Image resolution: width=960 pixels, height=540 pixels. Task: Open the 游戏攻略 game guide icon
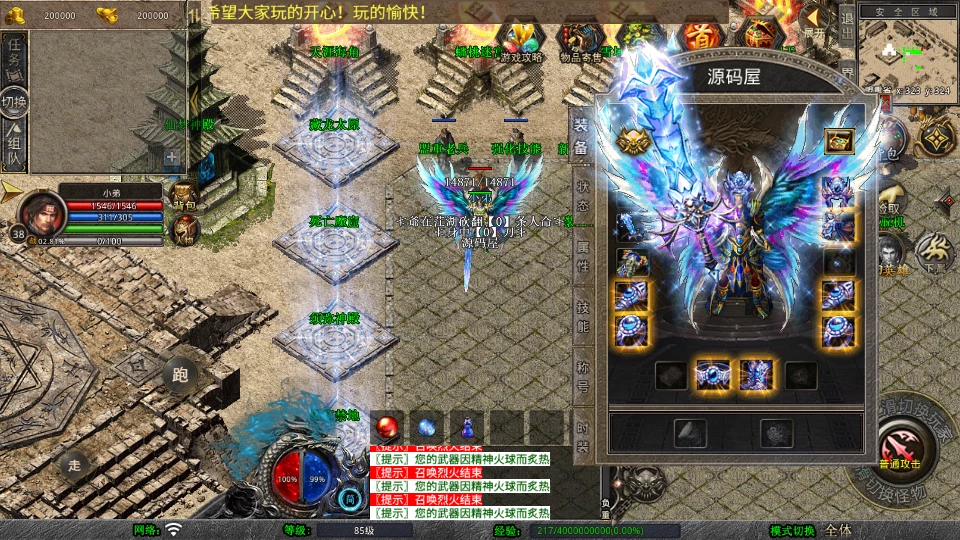522,42
